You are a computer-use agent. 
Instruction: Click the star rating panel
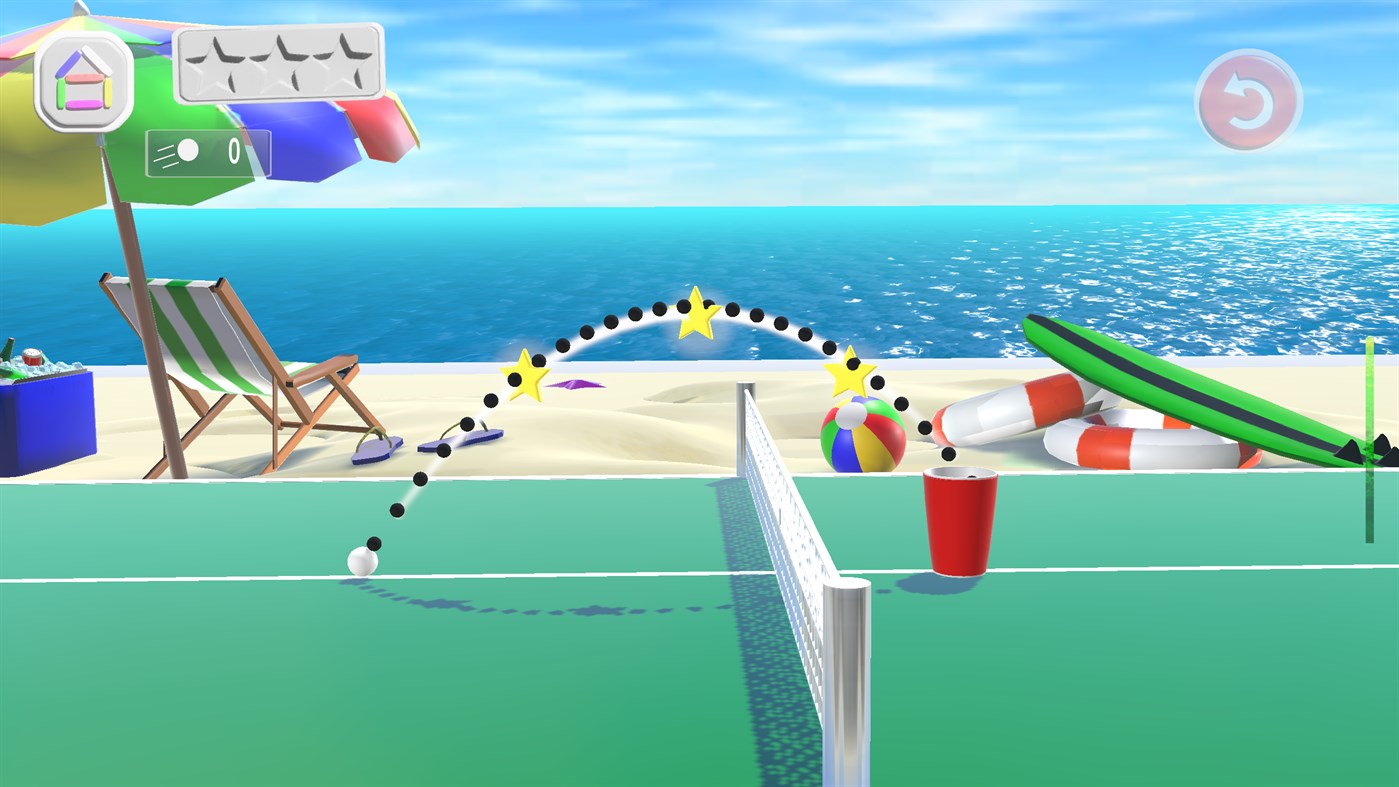280,63
